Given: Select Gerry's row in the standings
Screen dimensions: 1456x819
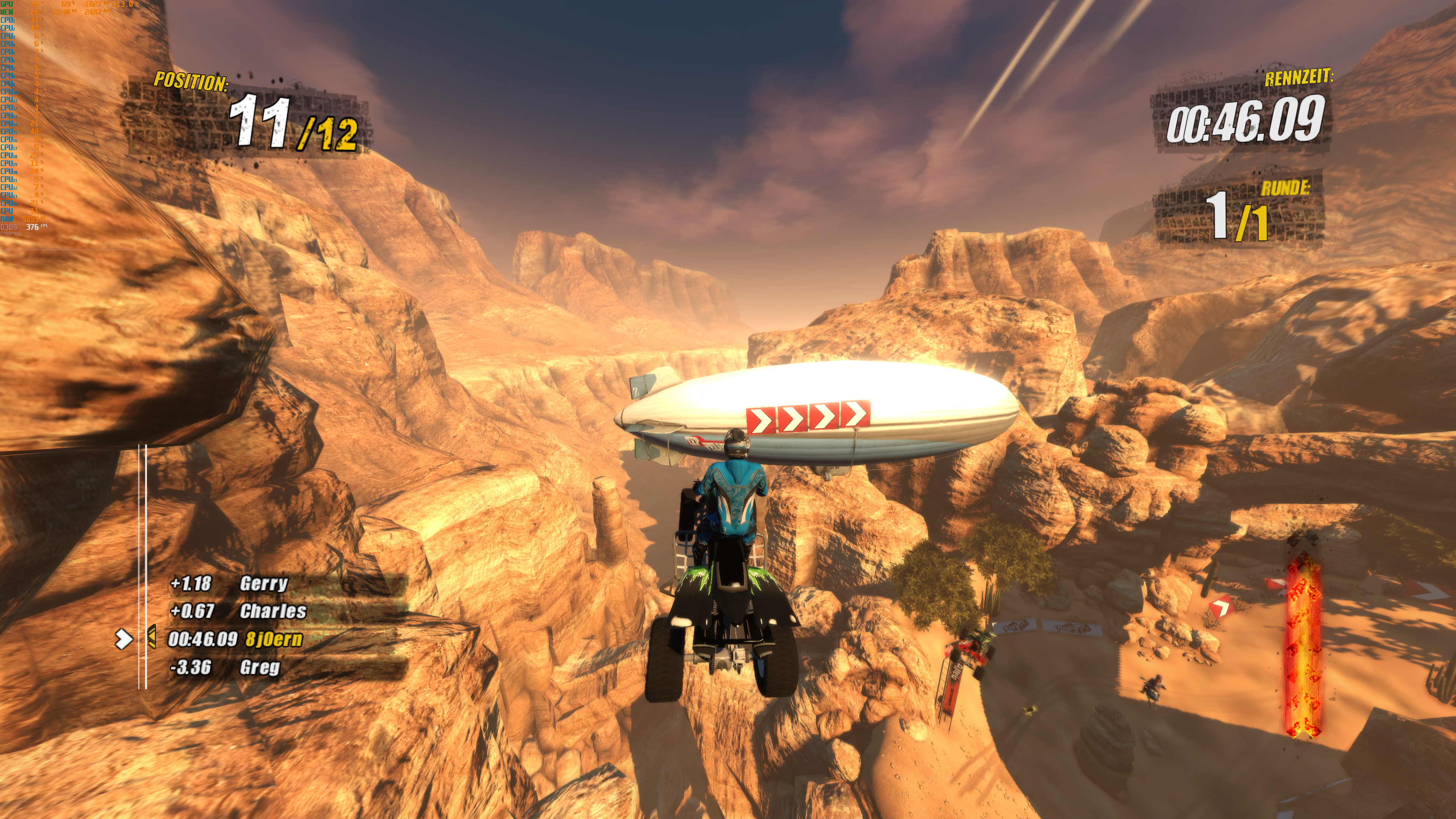Looking at the screenshot, I should click(x=264, y=583).
